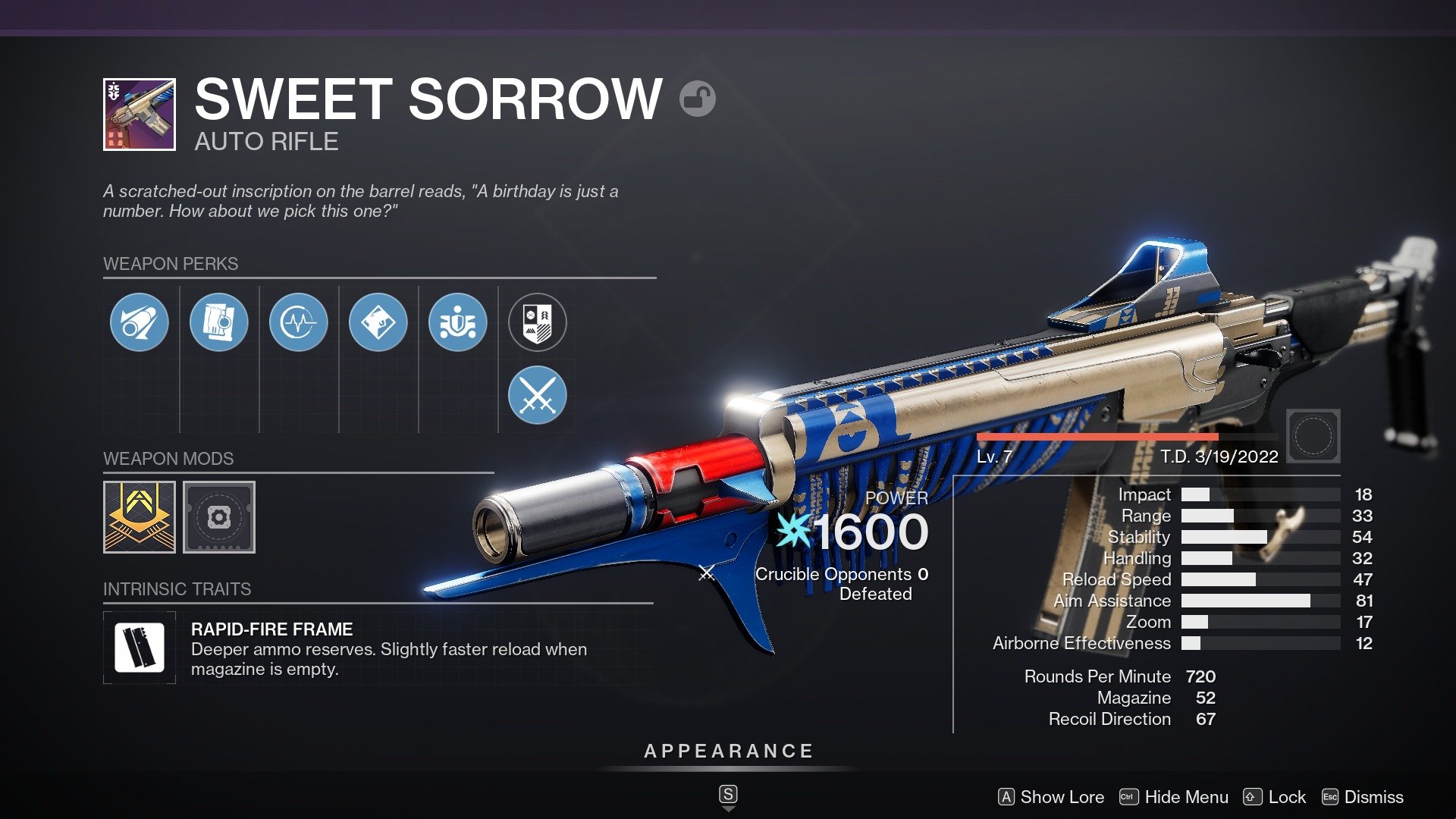Inspect the Rapid-Fire Frame intrinsic trait icon
The image size is (1456, 819).
(x=140, y=647)
